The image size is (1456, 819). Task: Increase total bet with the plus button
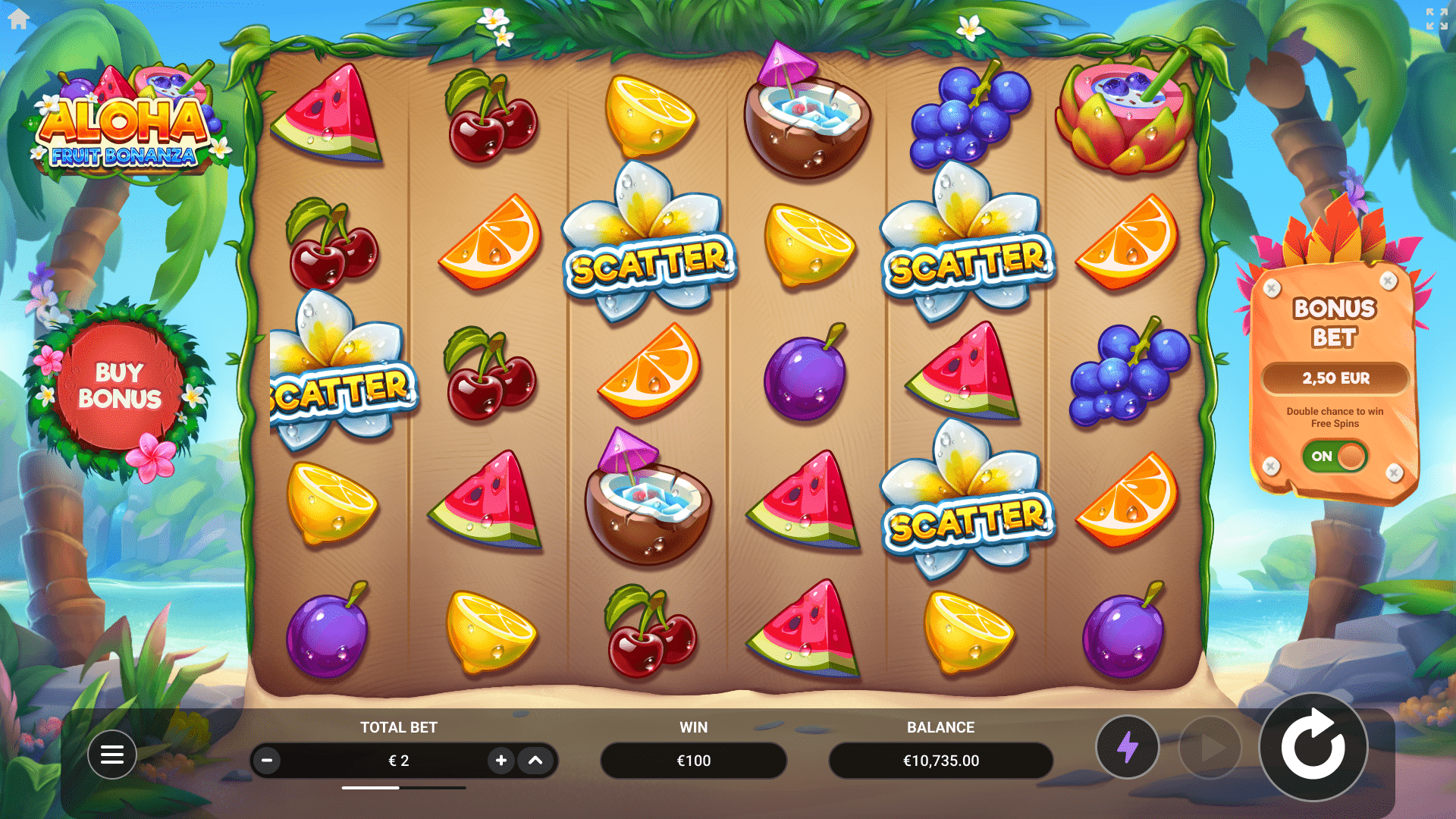pos(500,760)
